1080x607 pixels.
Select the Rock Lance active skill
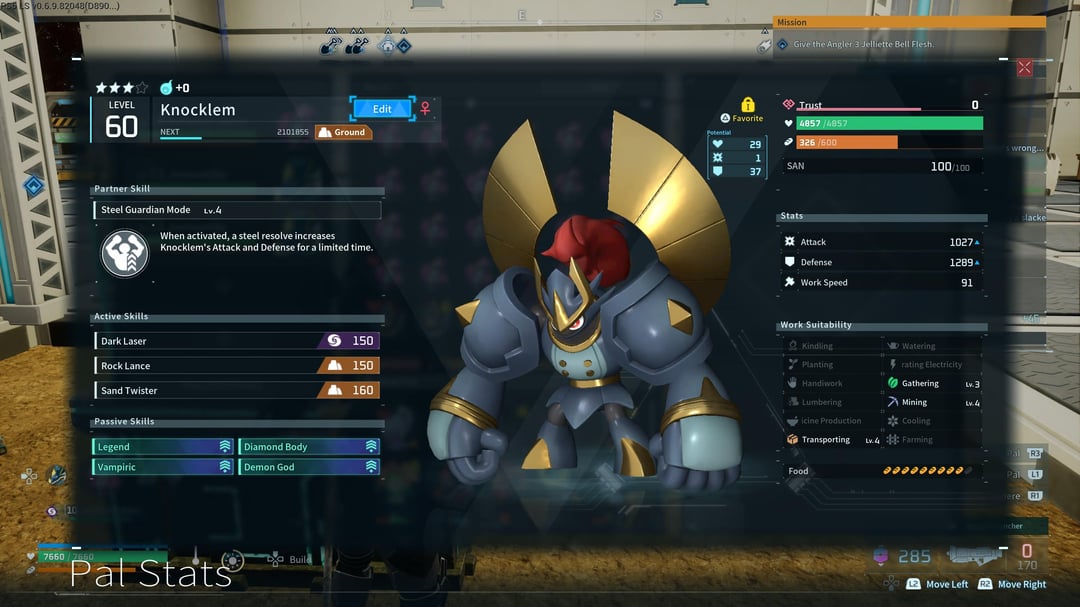click(237, 366)
